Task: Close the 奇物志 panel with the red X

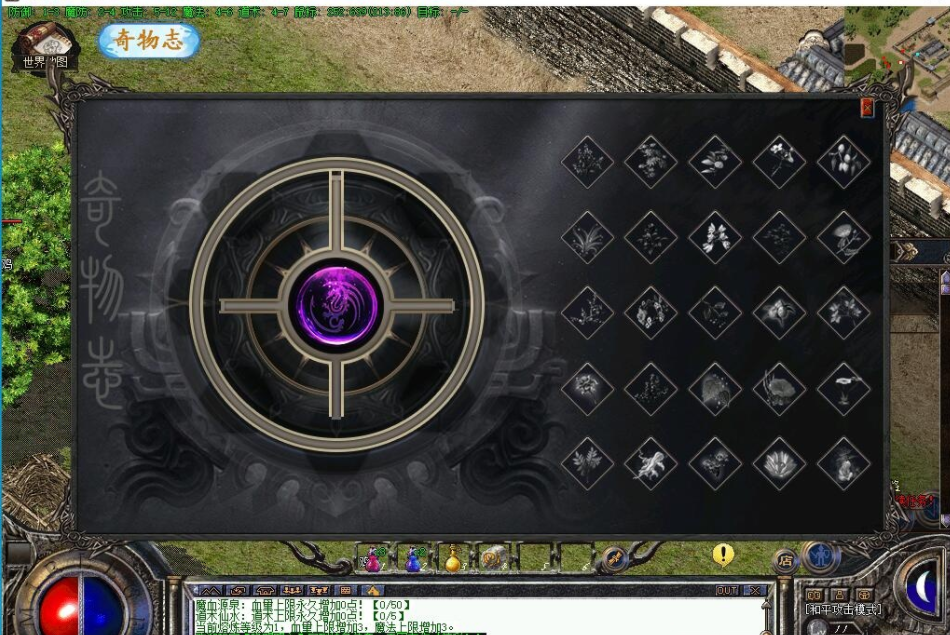Action: click(867, 107)
